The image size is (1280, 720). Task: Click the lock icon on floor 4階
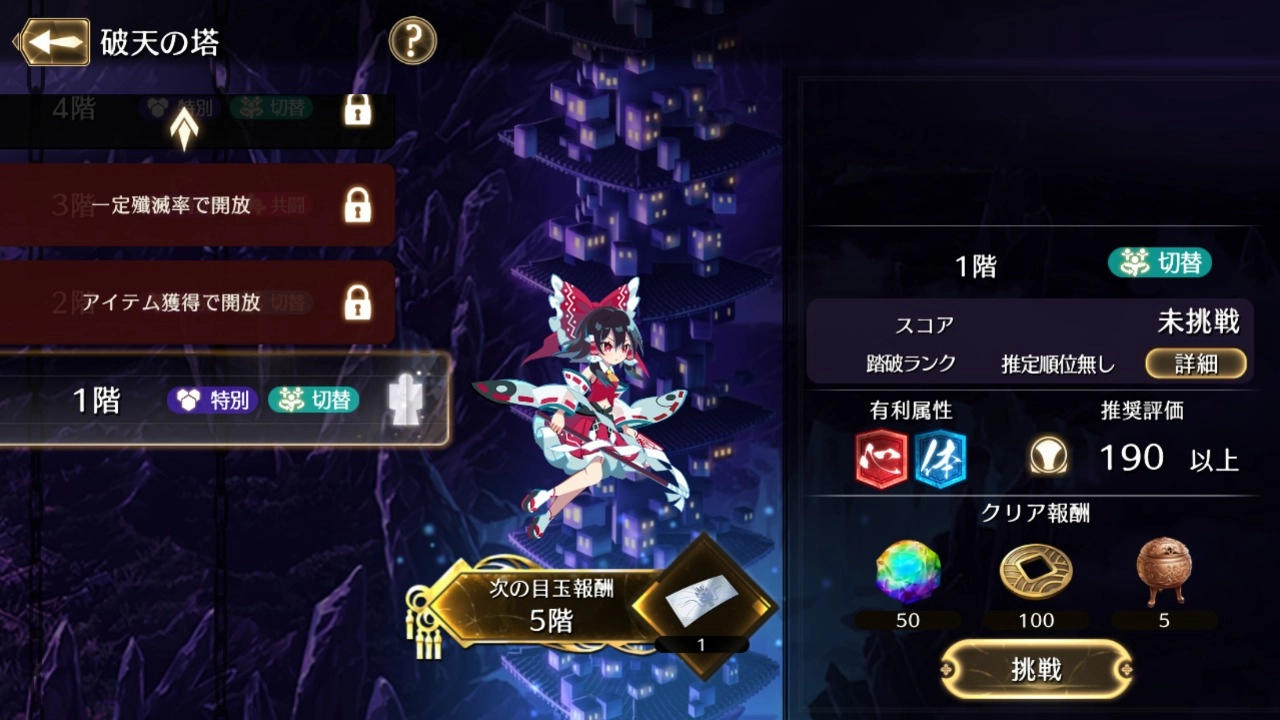pos(356,112)
